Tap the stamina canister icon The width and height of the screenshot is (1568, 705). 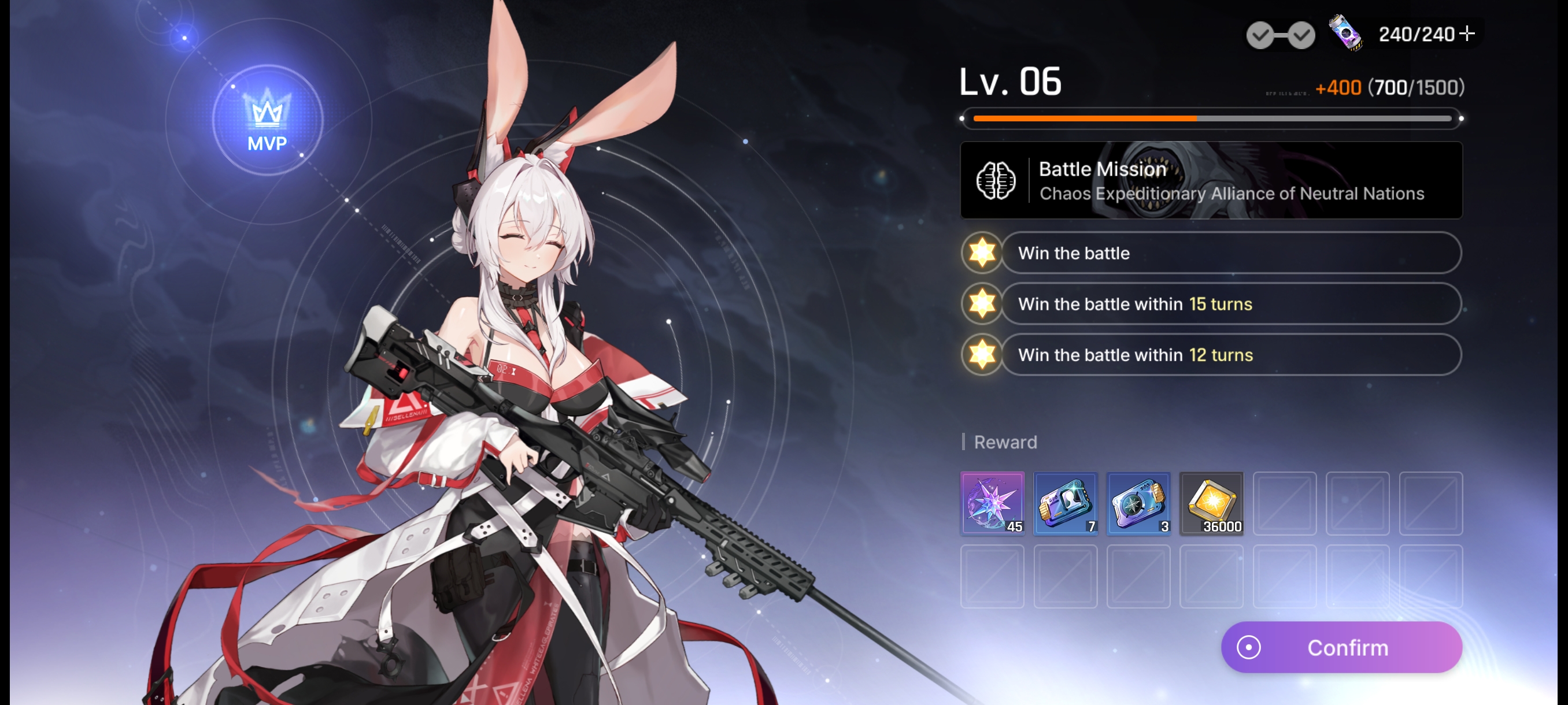point(1345,32)
